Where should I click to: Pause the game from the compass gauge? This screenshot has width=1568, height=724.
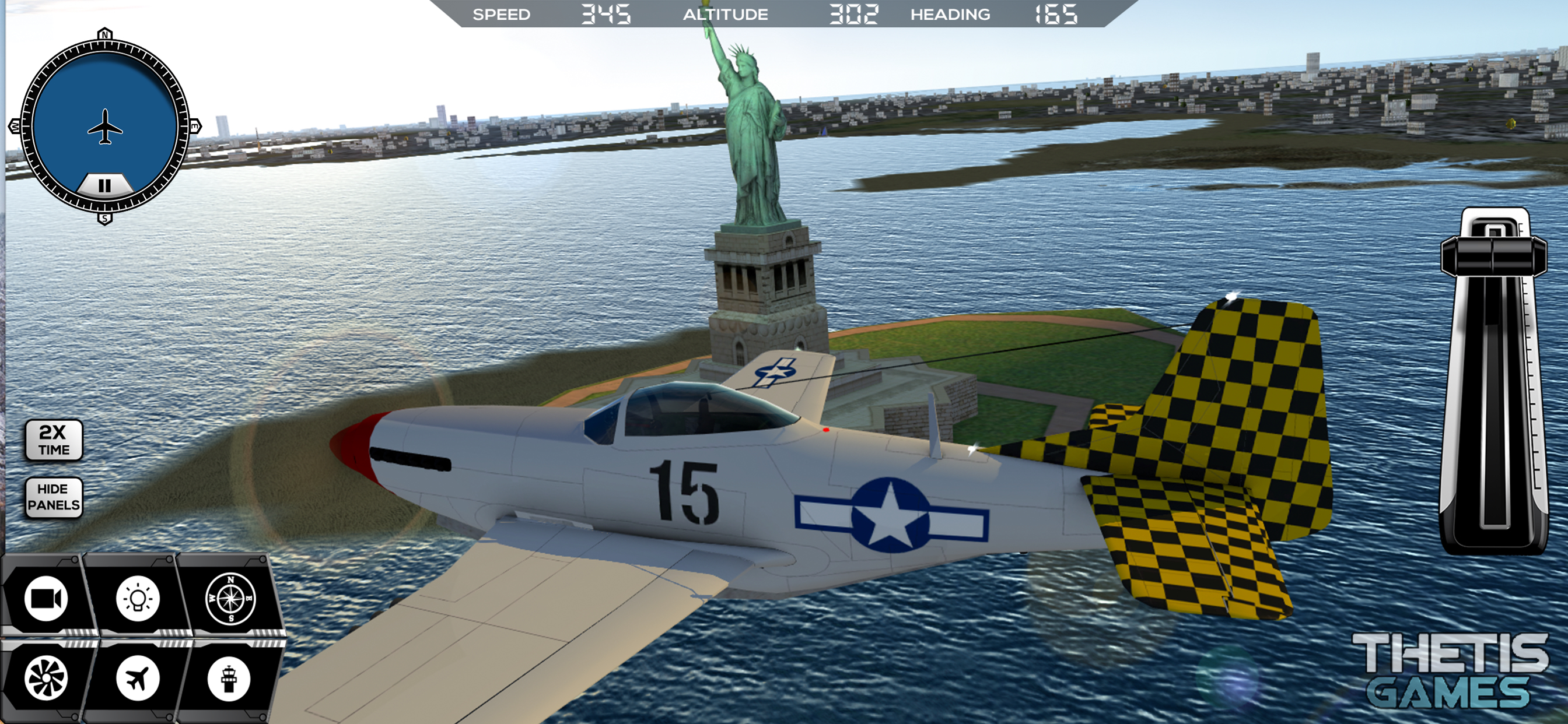click(x=104, y=185)
